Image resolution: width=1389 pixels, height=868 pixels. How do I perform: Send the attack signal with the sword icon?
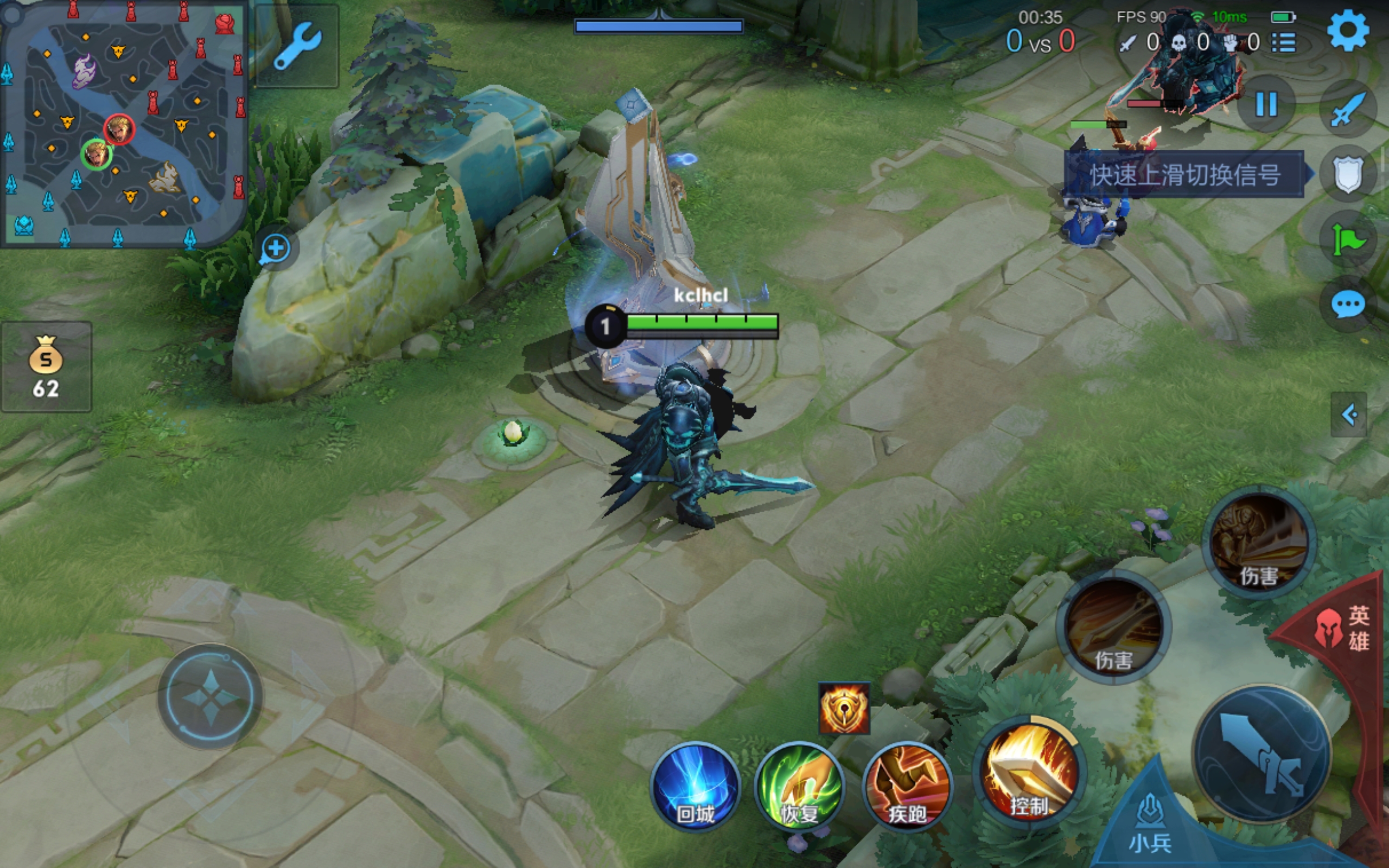point(1348,109)
